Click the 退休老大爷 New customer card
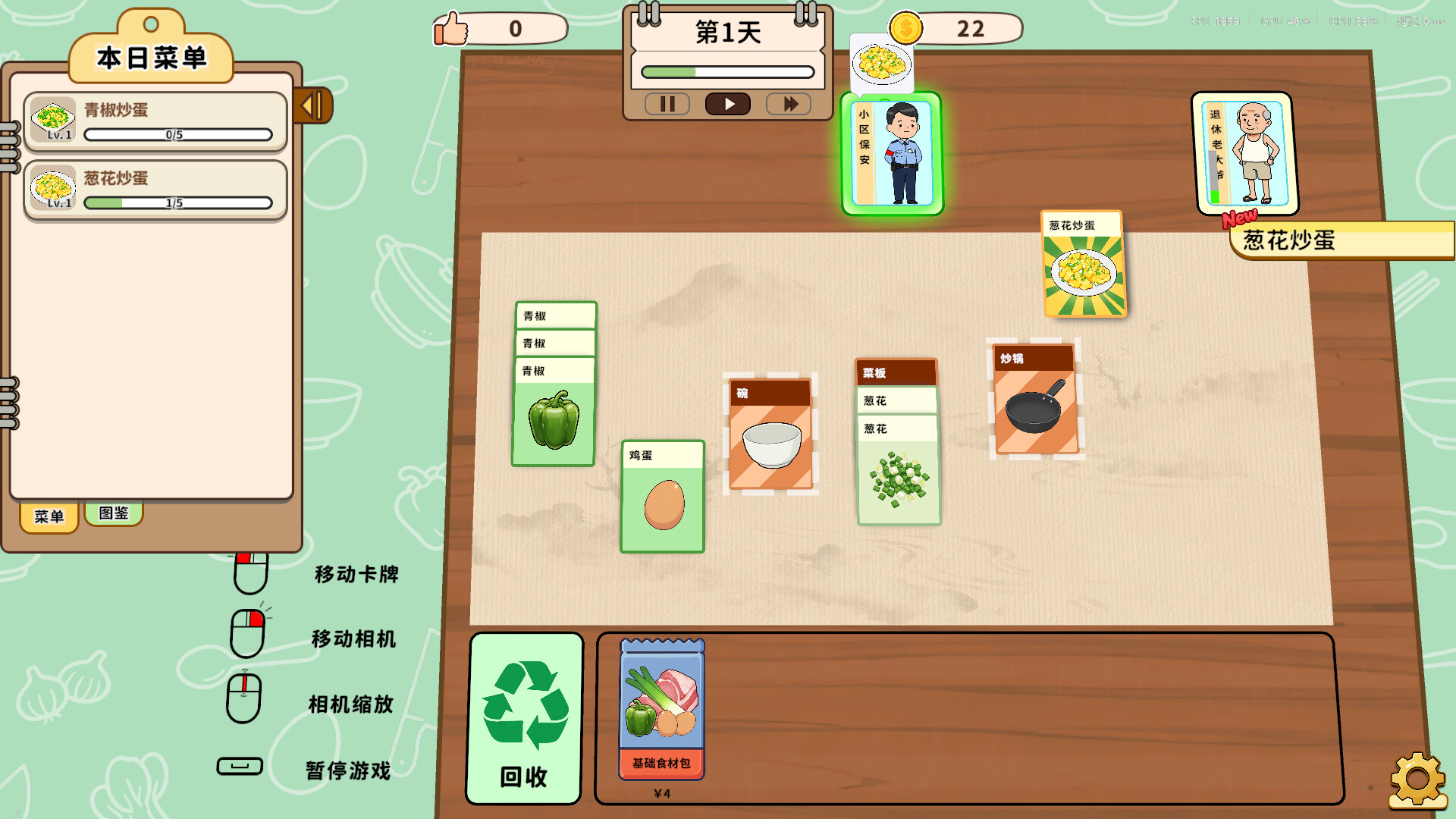 (x=1242, y=152)
